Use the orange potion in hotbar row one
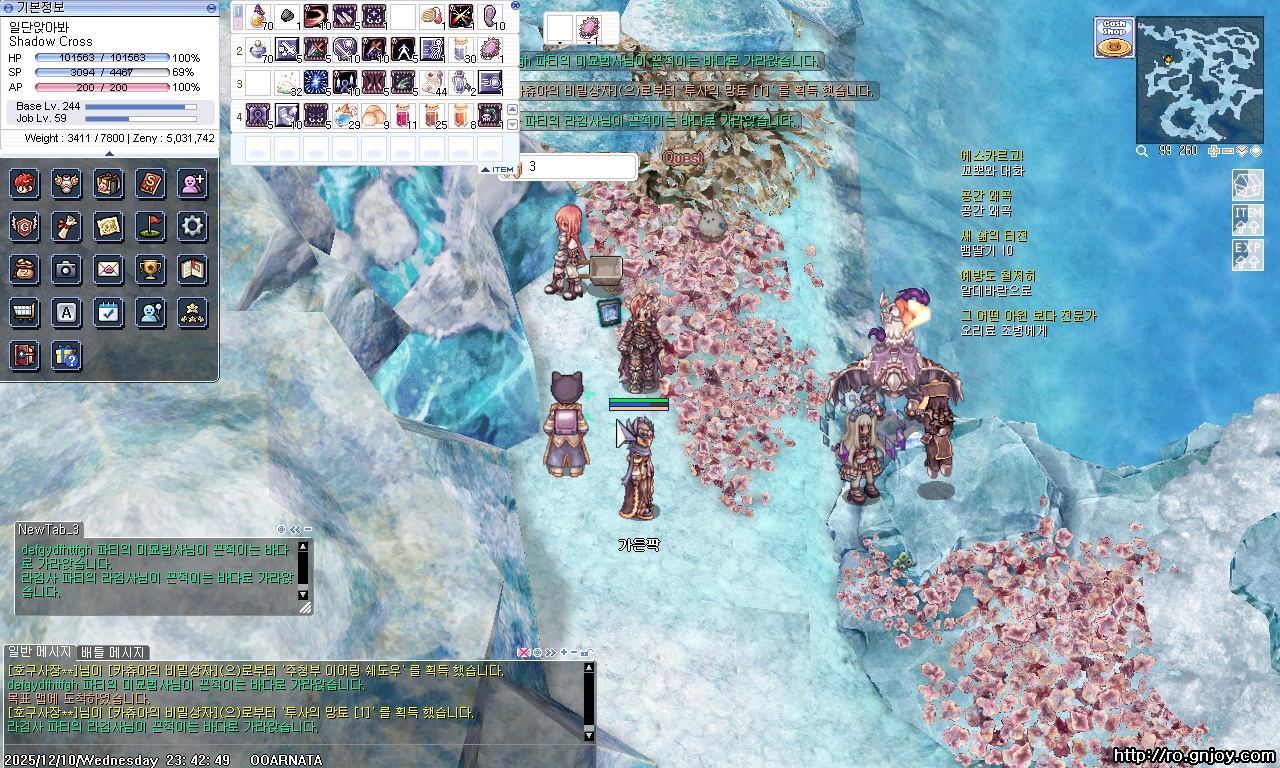 coord(259,17)
